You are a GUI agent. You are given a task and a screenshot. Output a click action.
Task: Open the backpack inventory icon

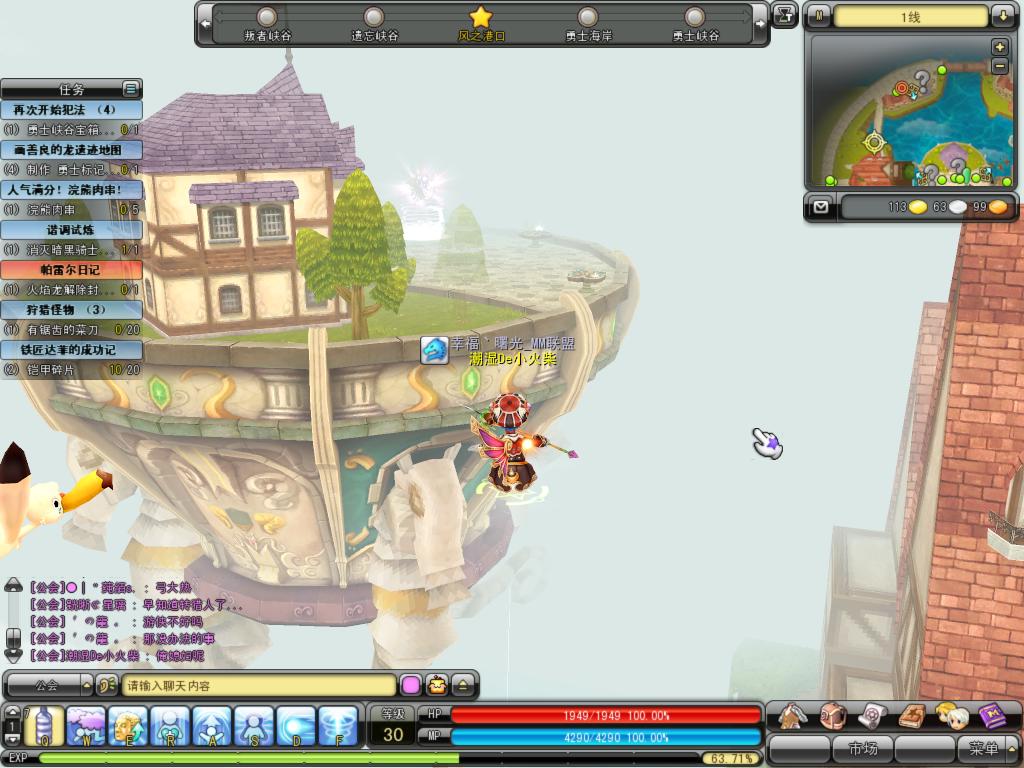click(x=832, y=715)
